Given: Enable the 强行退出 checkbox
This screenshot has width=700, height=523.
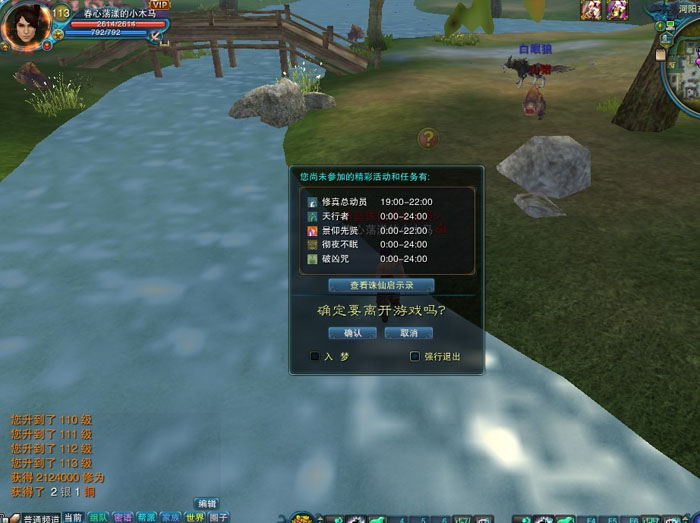Looking at the screenshot, I should (x=415, y=356).
